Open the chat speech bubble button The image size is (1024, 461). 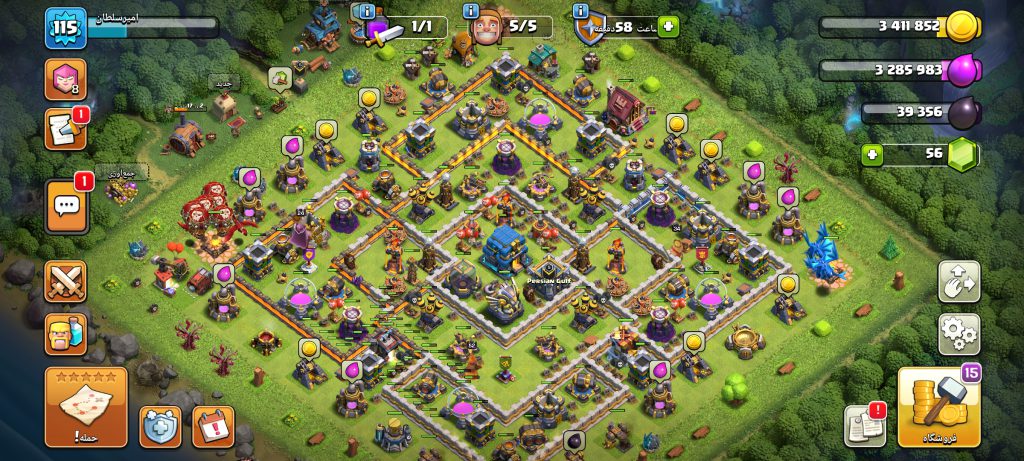pos(66,205)
